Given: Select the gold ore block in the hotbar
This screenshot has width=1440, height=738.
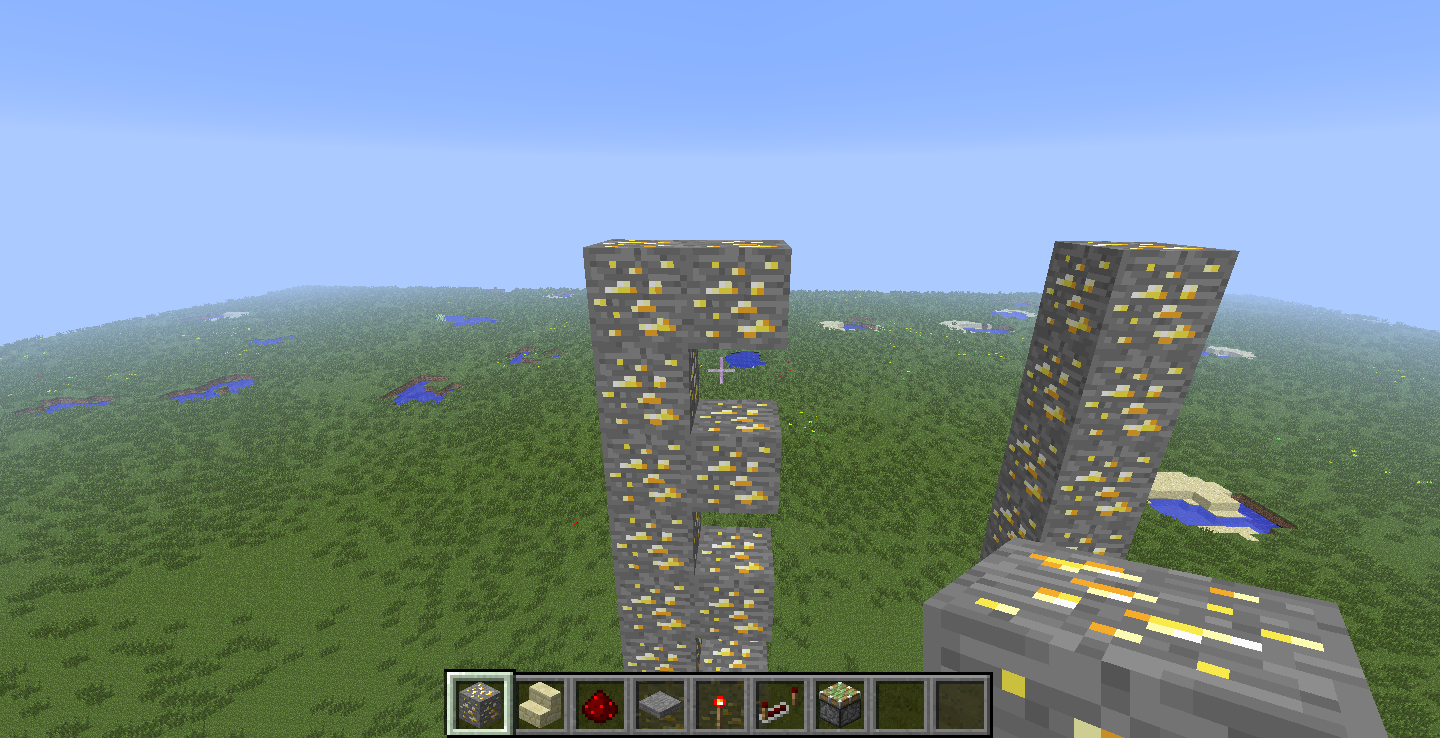Looking at the screenshot, I should click(x=482, y=705).
